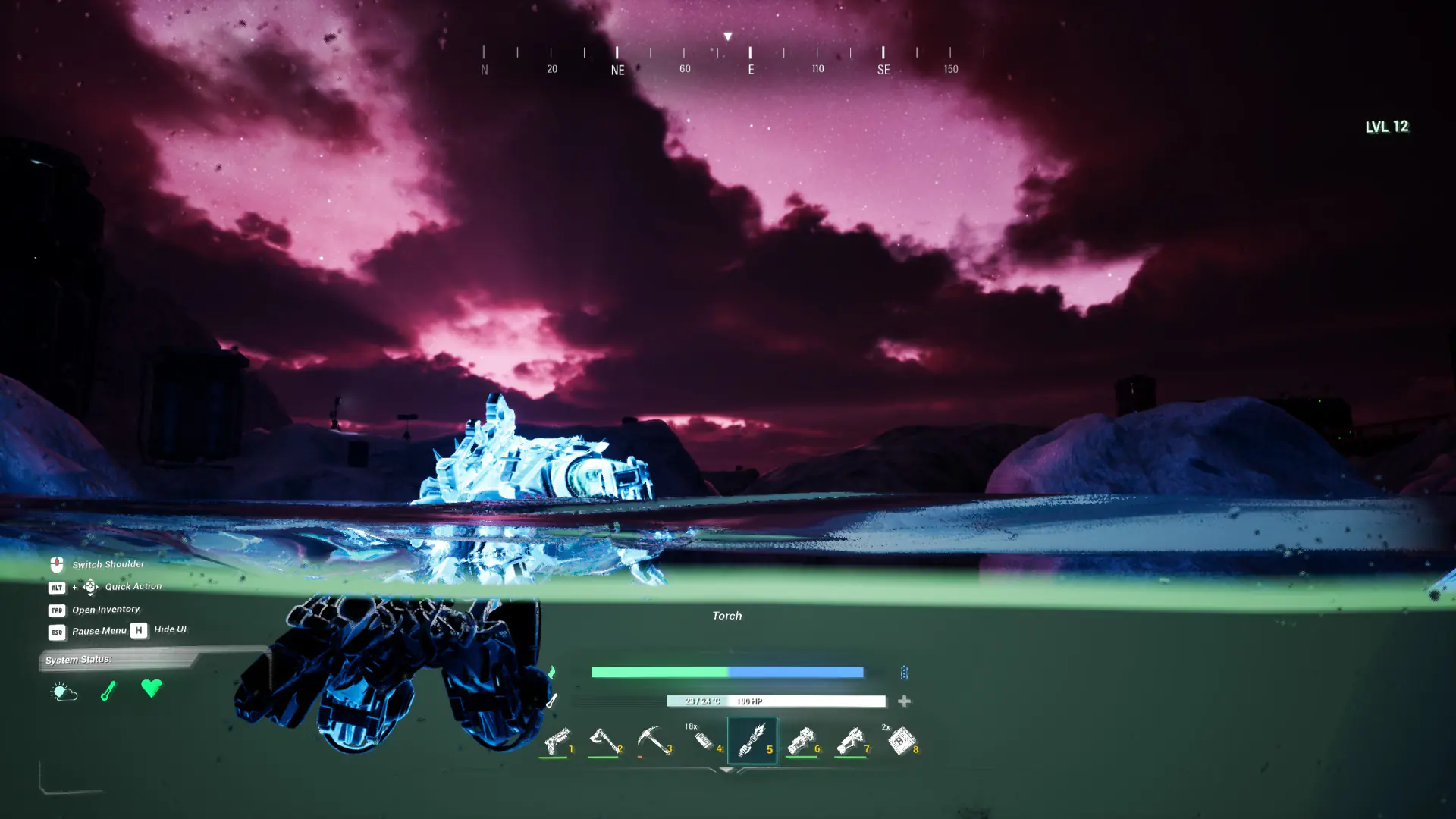
Task: Select the pistol in hotbar slot 1
Action: coord(557,740)
